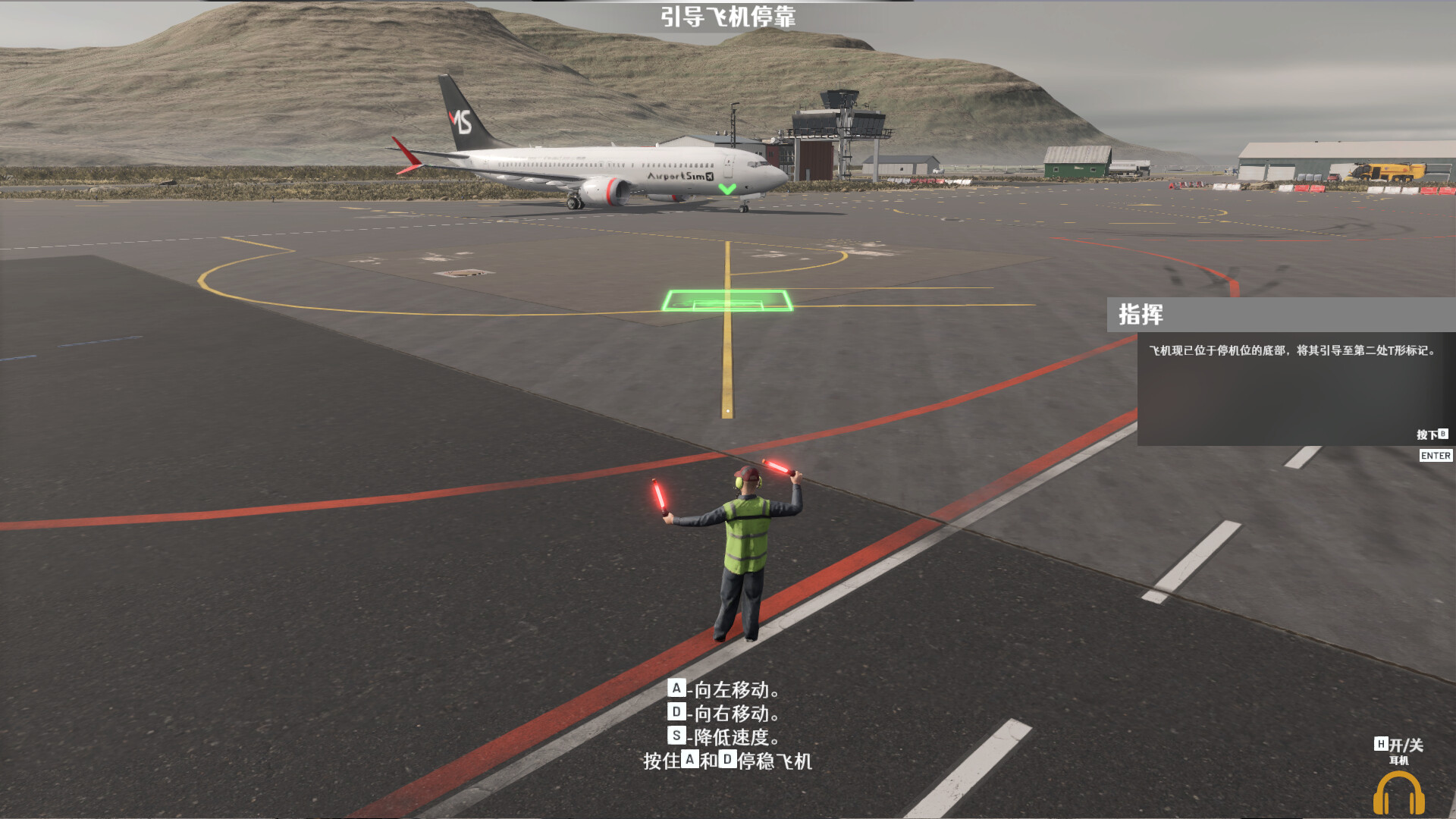Select the ENTER key prompt

click(x=1436, y=455)
